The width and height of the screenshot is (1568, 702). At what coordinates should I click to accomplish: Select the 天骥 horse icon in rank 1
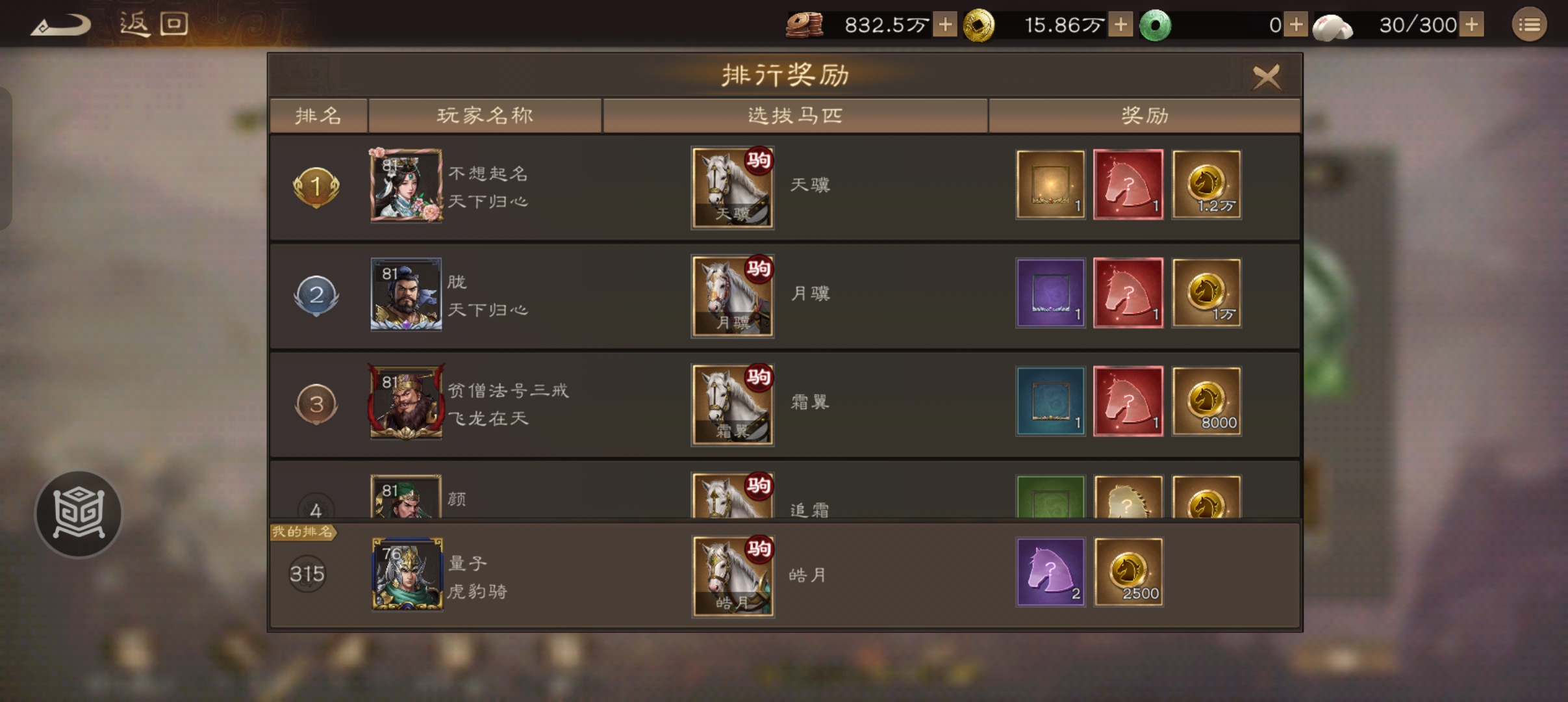pyautogui.click(x=731, y=187)
